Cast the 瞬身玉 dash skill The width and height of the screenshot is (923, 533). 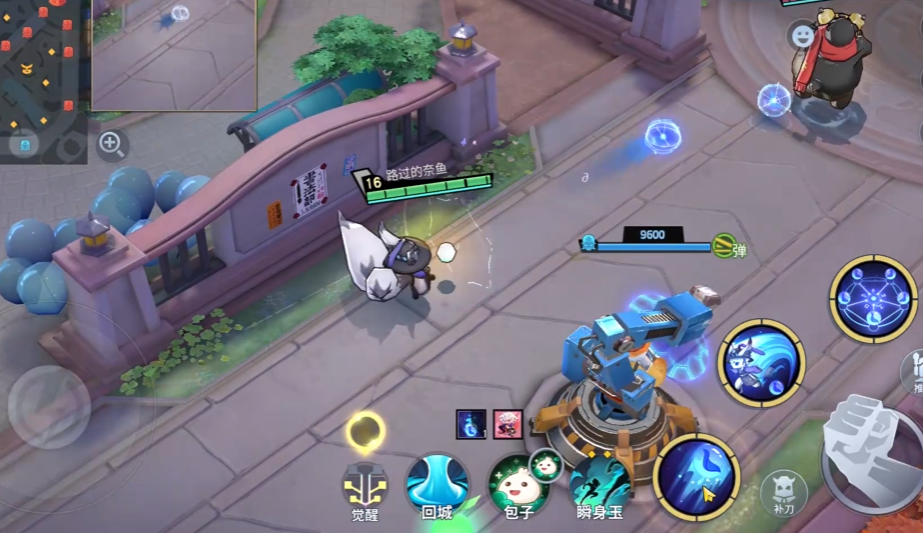point(600,482)
